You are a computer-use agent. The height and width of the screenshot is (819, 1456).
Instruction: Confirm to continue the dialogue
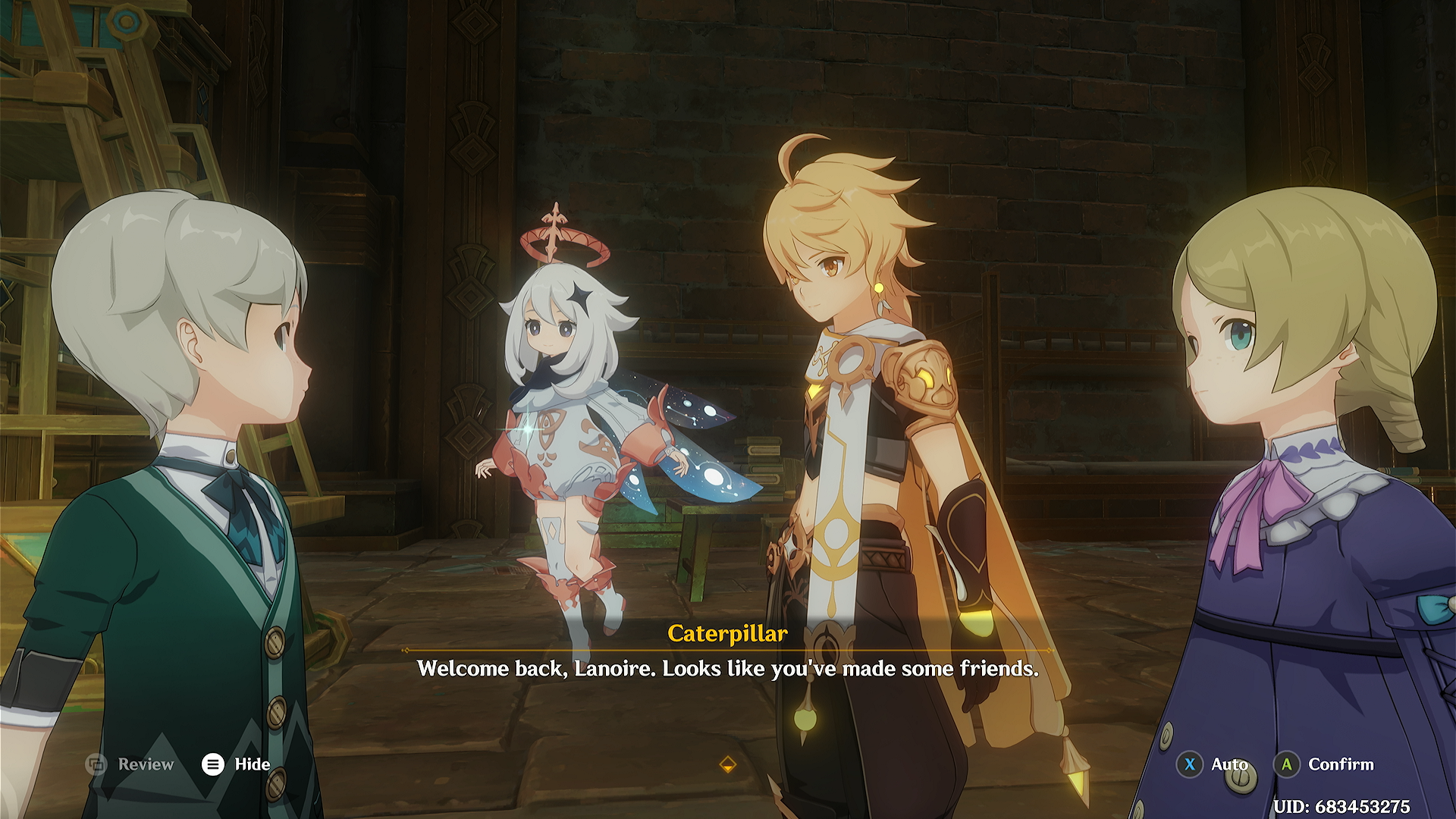[1324, 764]
